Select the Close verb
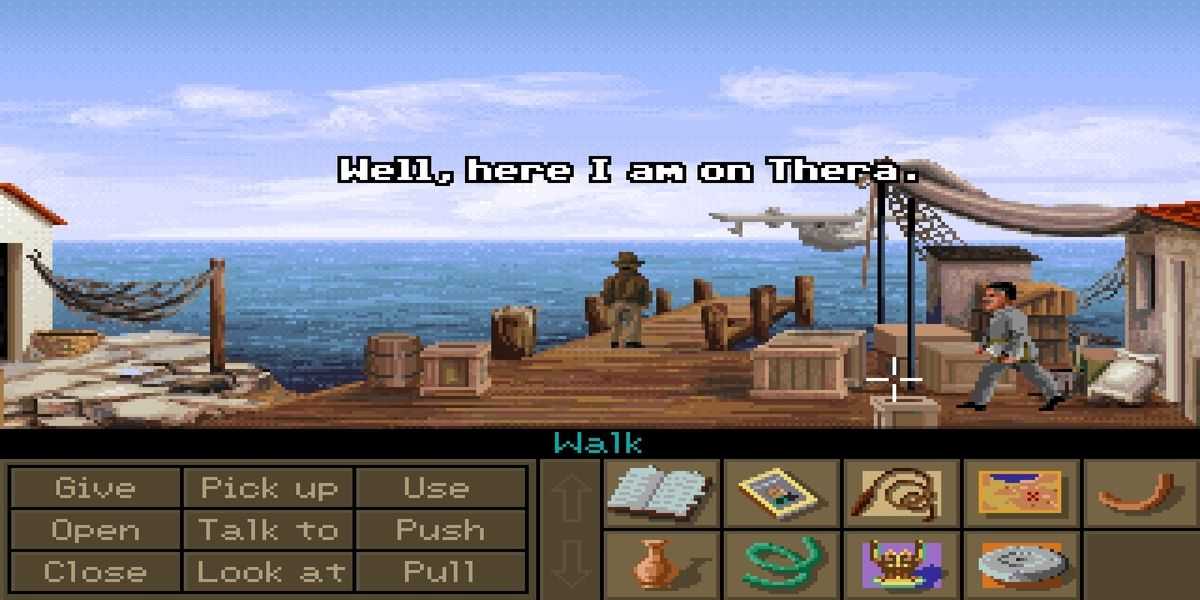Image resolution: width=1200 pixels, height=600 pixels. tap(95, 572)
